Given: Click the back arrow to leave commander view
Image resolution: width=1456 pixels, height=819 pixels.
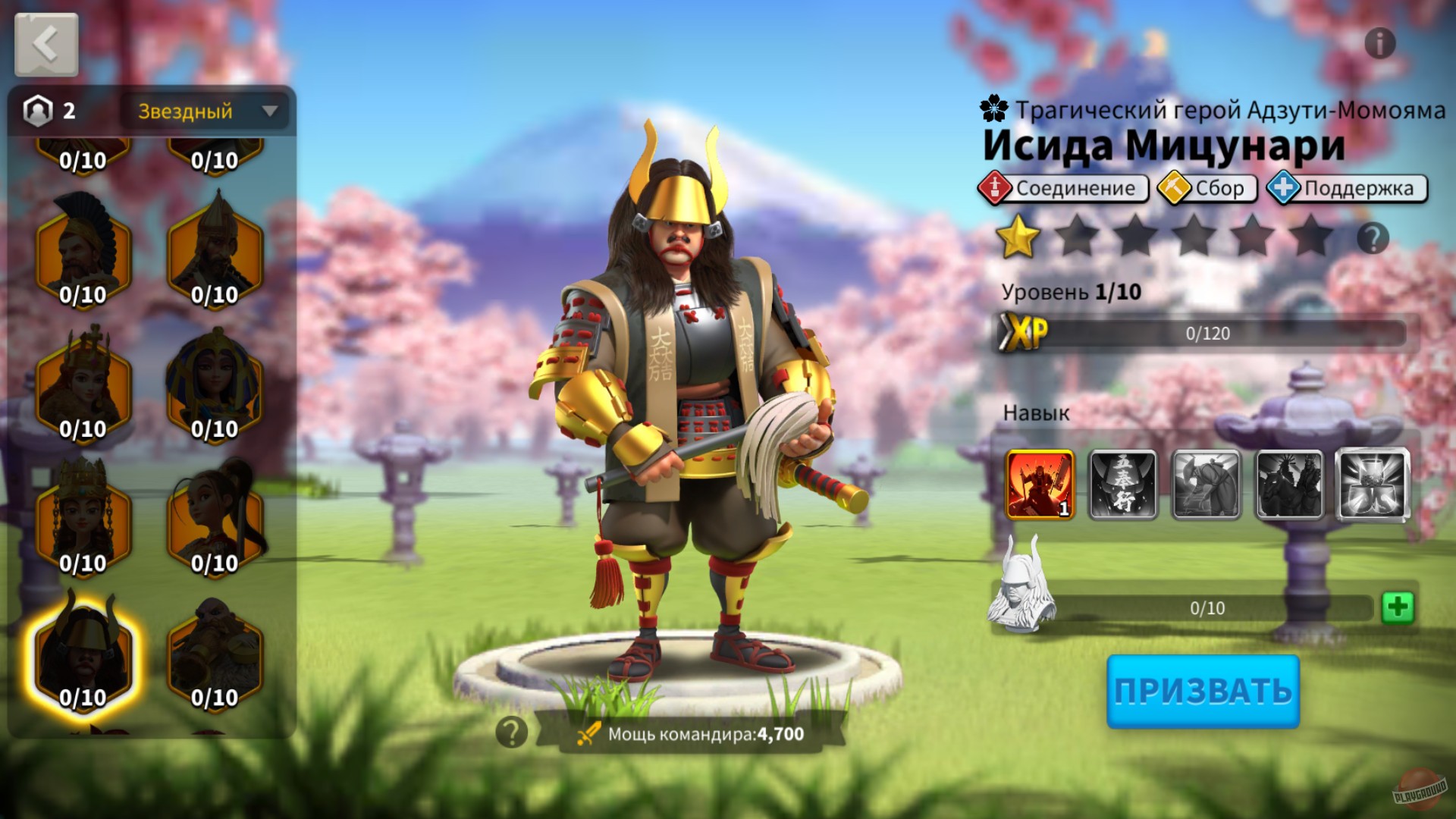Looking at the screenshot, I should click(47, 43).
